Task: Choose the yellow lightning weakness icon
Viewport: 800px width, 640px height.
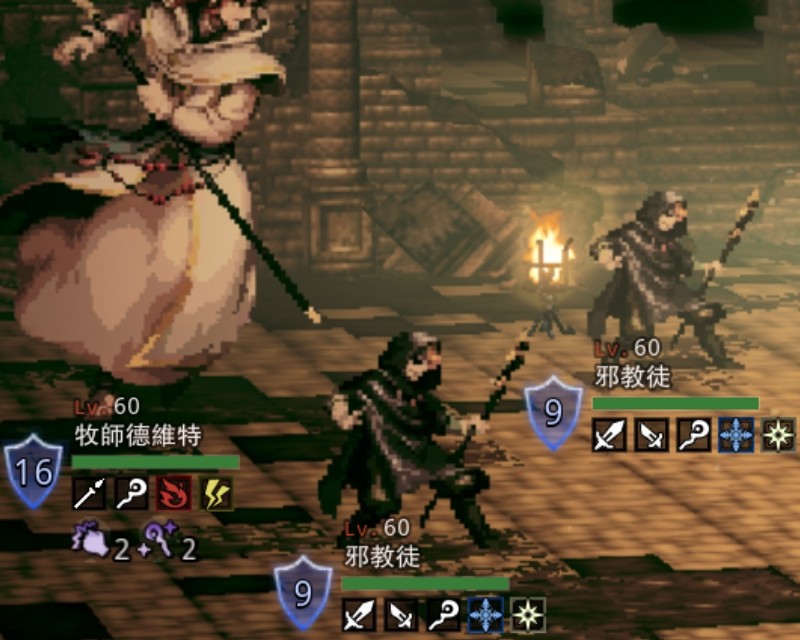Action: [216, 494]
